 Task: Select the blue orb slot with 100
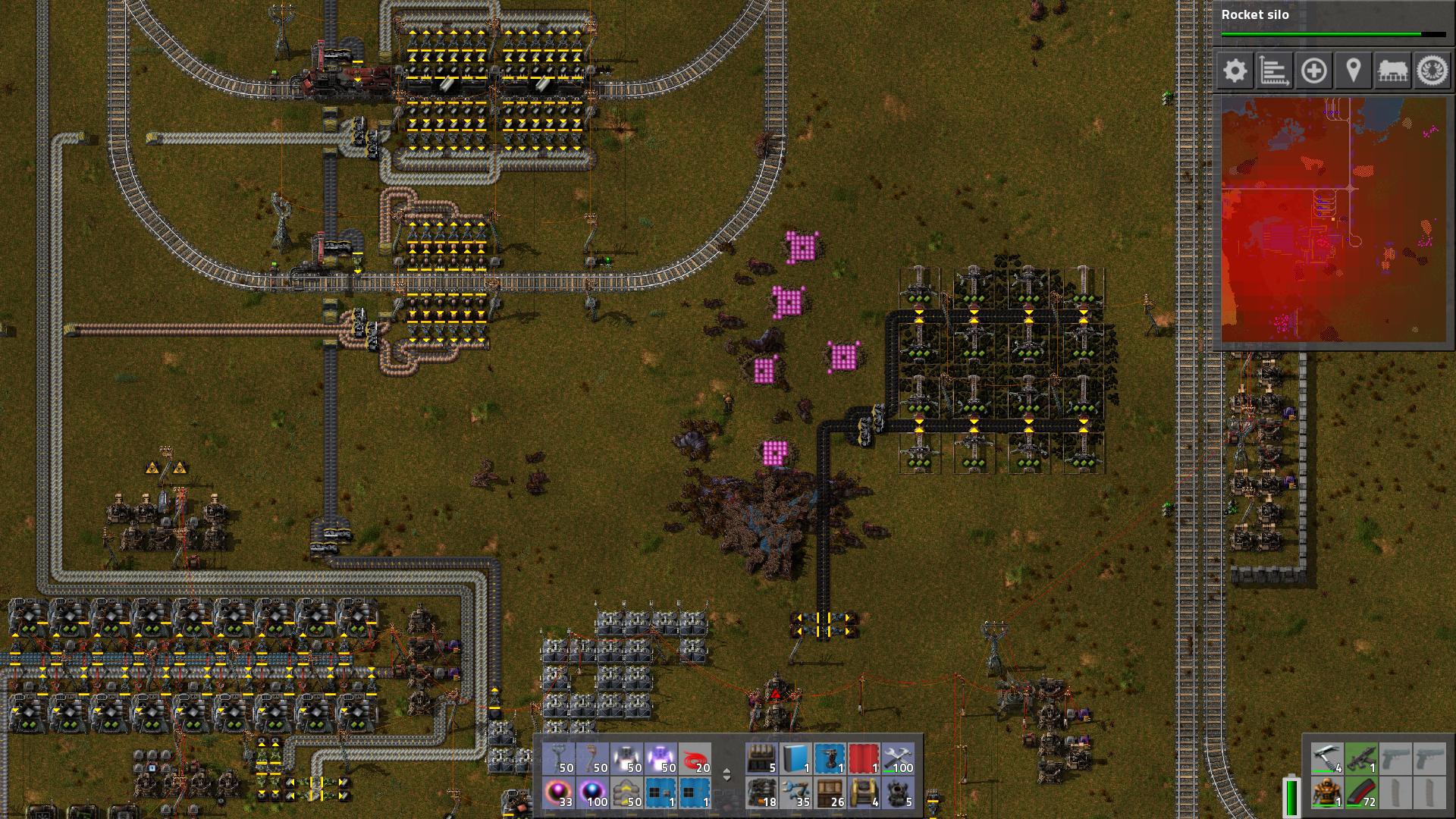tap(593, 793)
